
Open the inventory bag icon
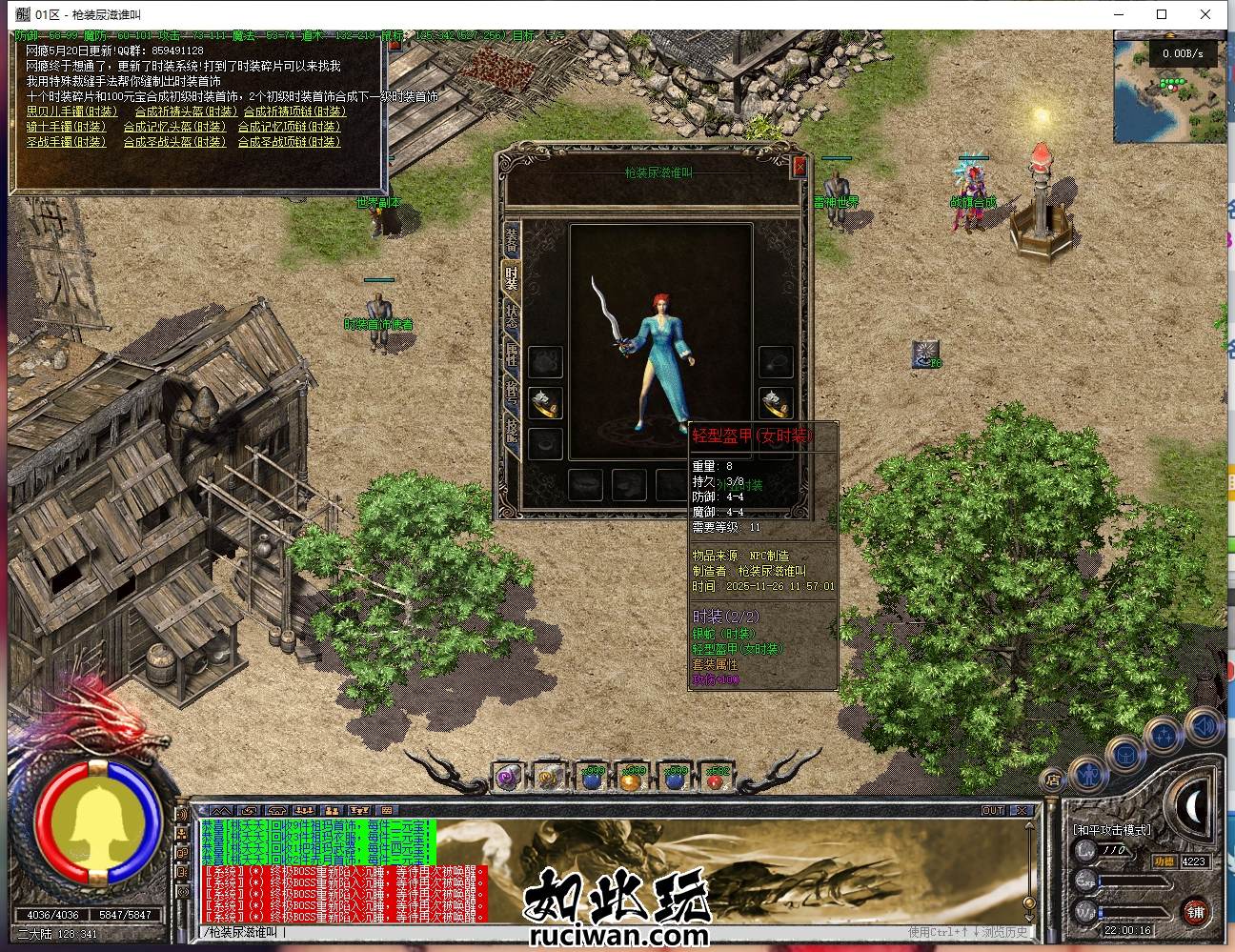pyautogui.click(x=1125, y=756)
